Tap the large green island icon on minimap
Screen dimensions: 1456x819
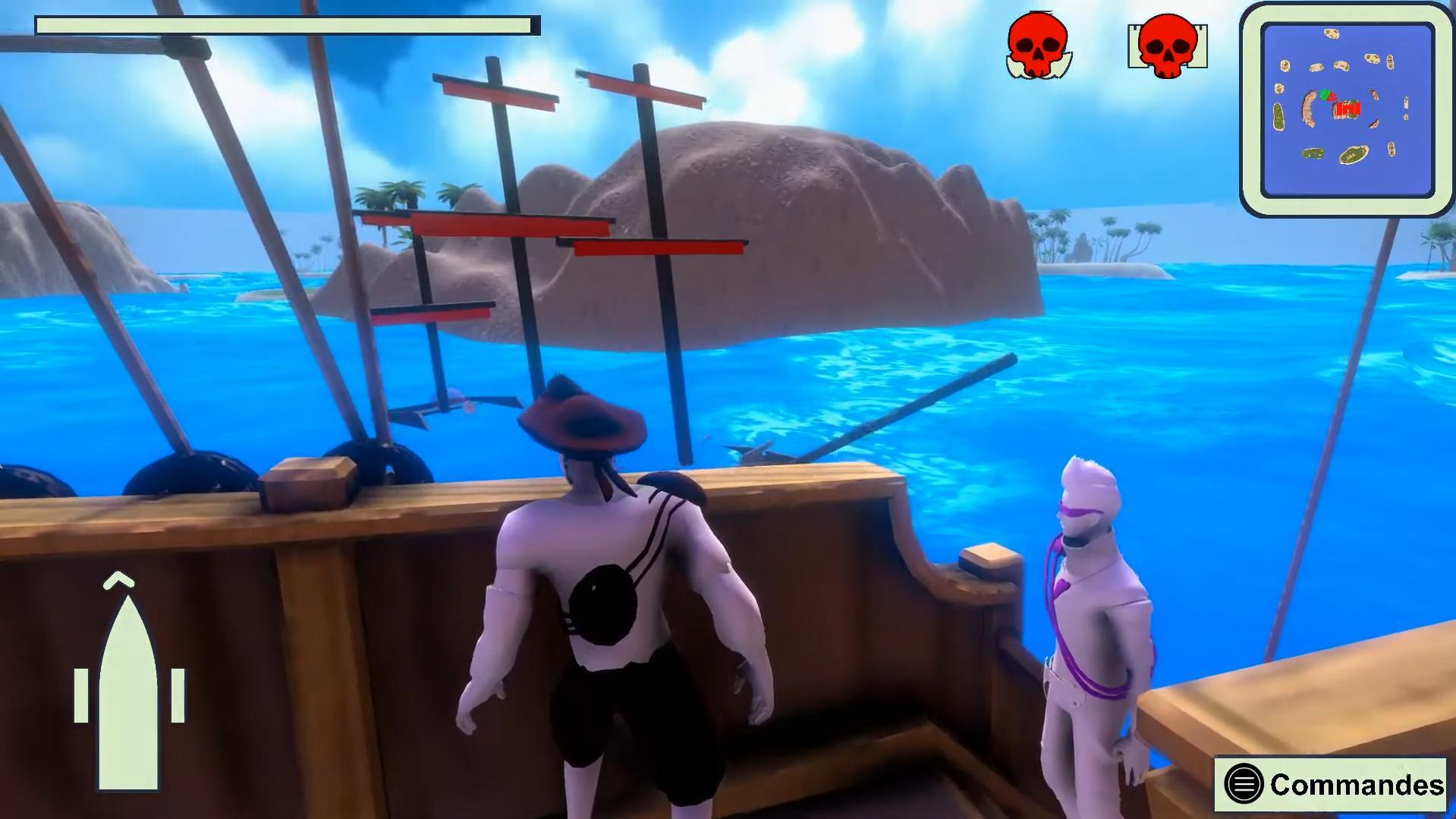click(1352, 155)
